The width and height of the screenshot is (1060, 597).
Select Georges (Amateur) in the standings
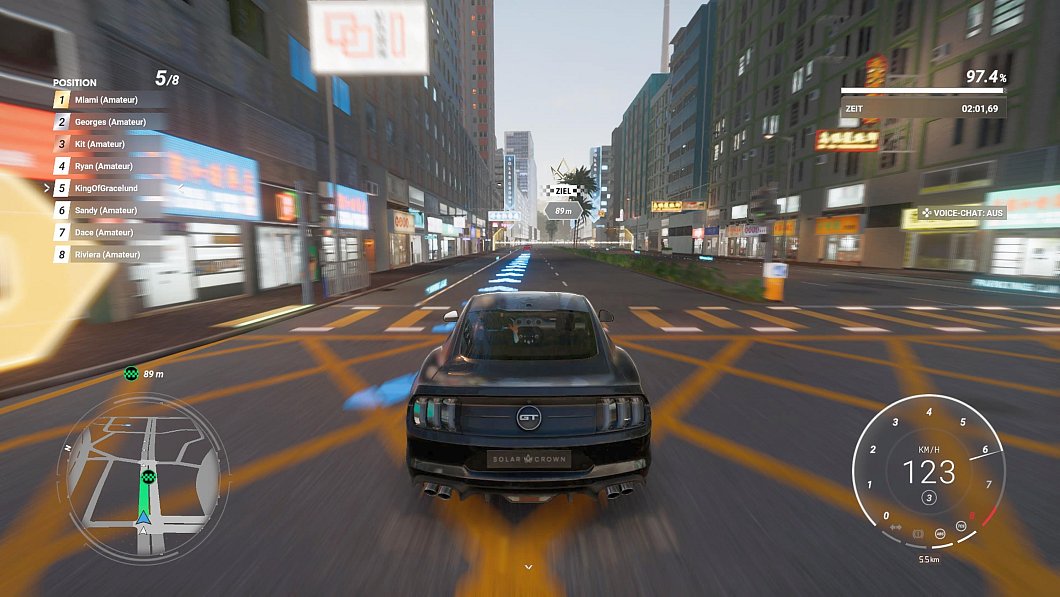(108, 122)
